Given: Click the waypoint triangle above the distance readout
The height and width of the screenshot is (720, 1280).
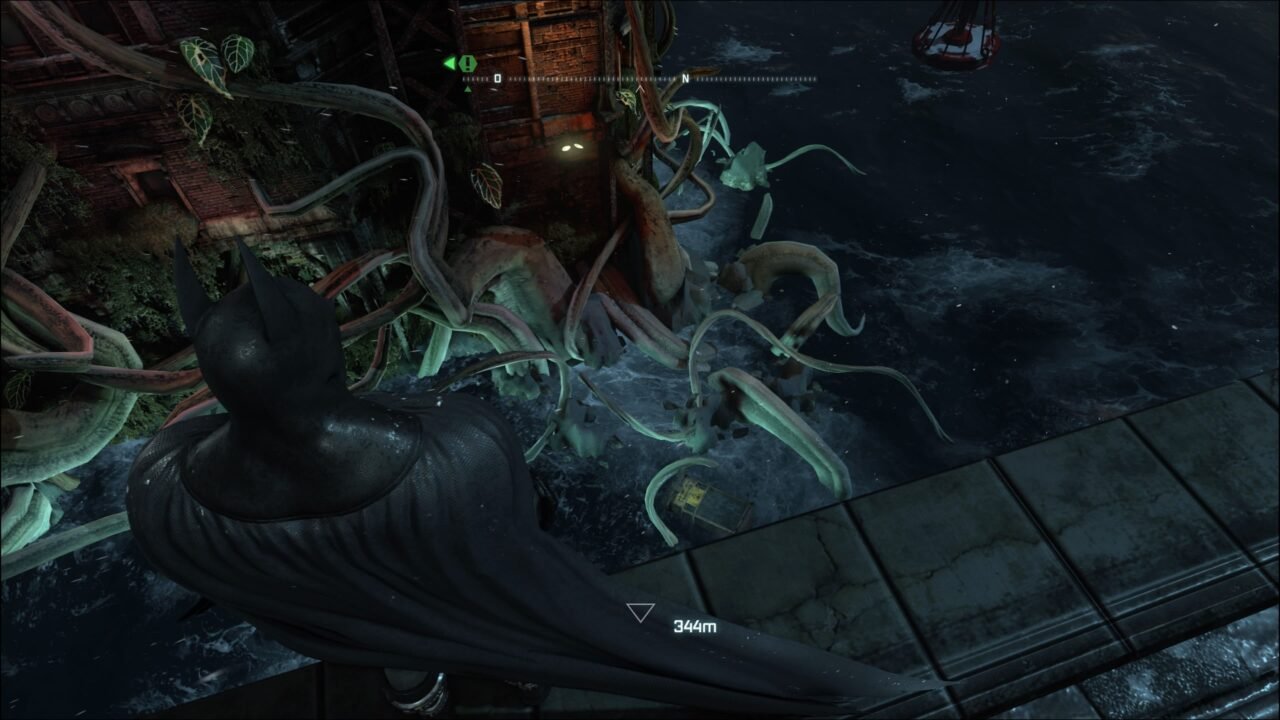Looking at the screenshot, I should click(638, 611).
